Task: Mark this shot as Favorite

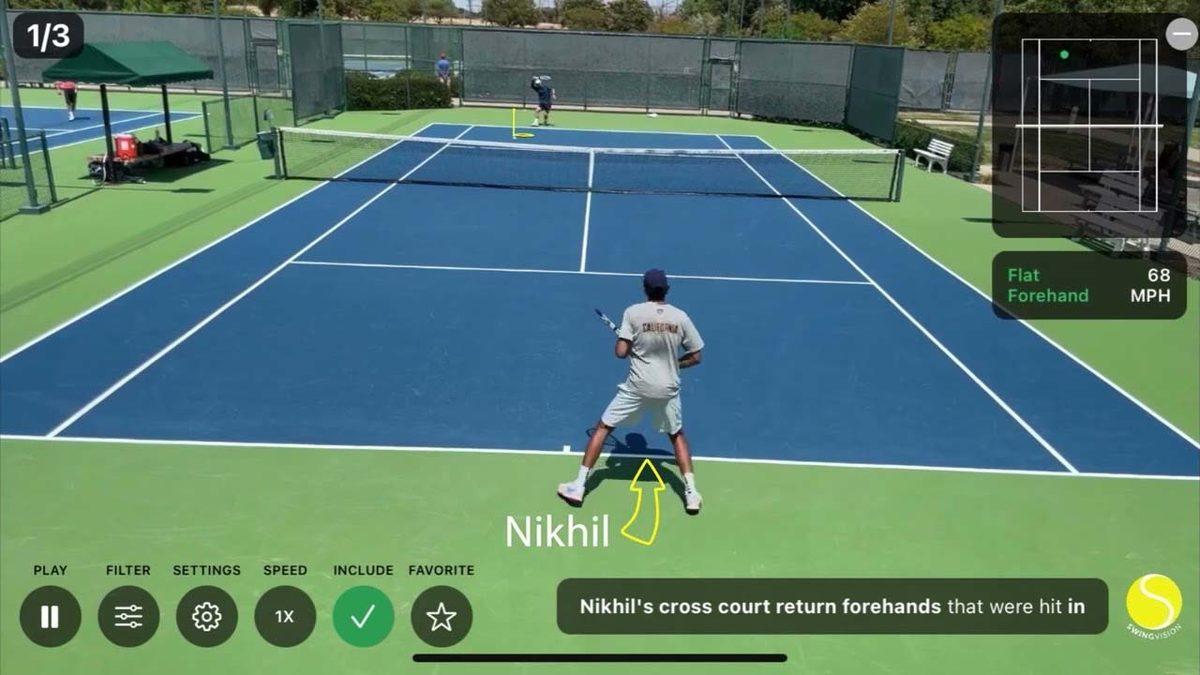Action: point(441,616)
